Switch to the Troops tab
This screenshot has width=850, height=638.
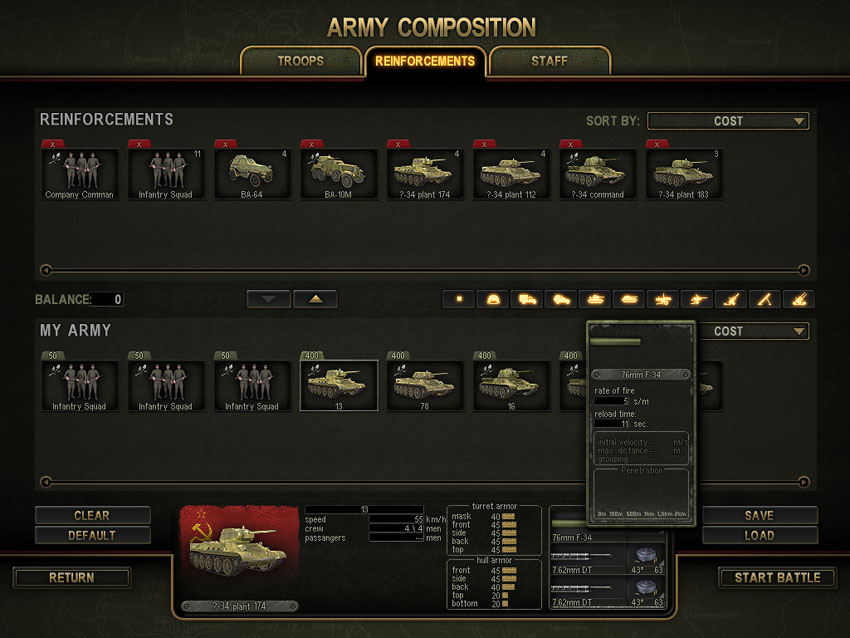click(x=300, y=61)
